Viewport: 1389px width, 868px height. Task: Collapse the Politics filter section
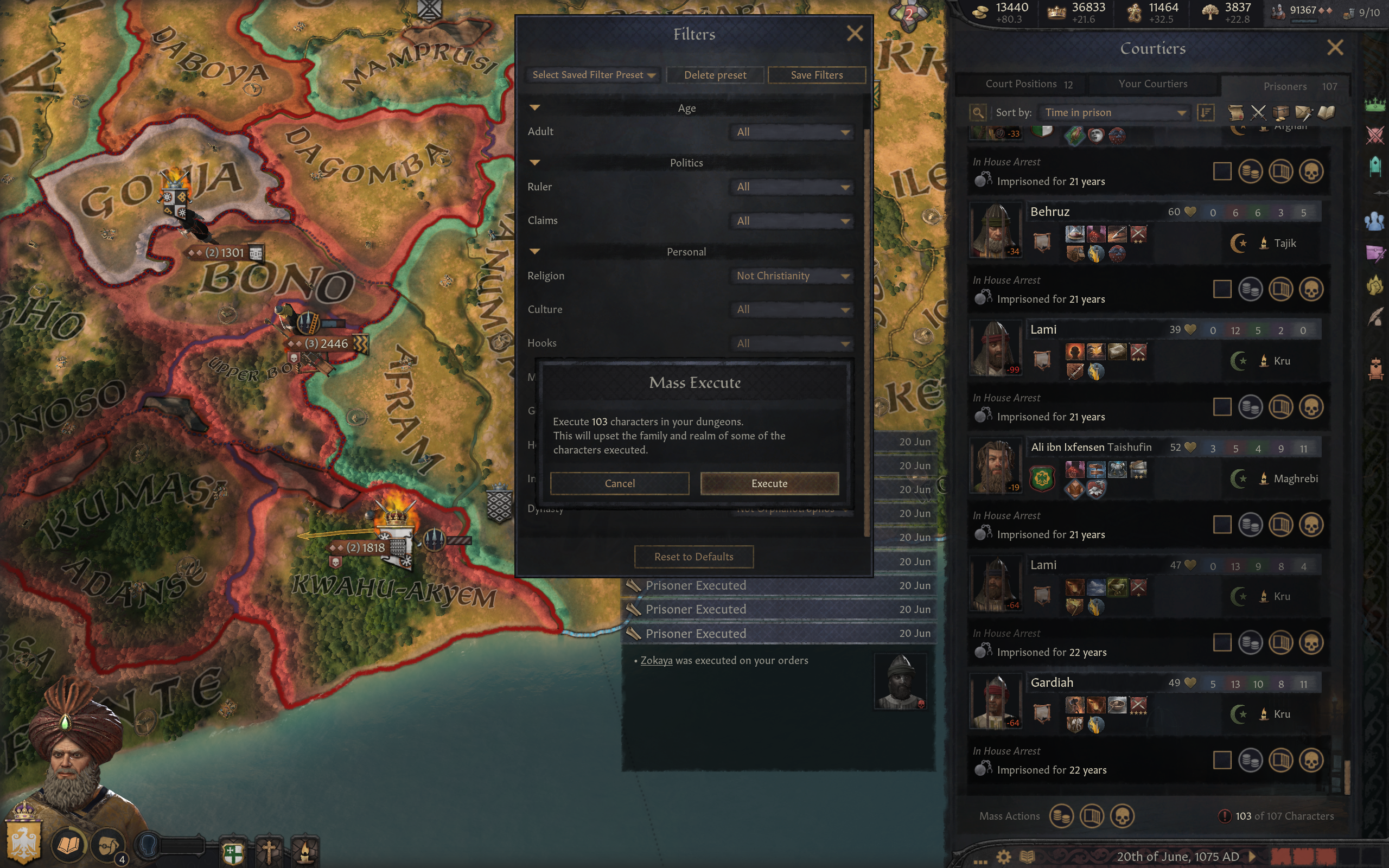[535, 163]
